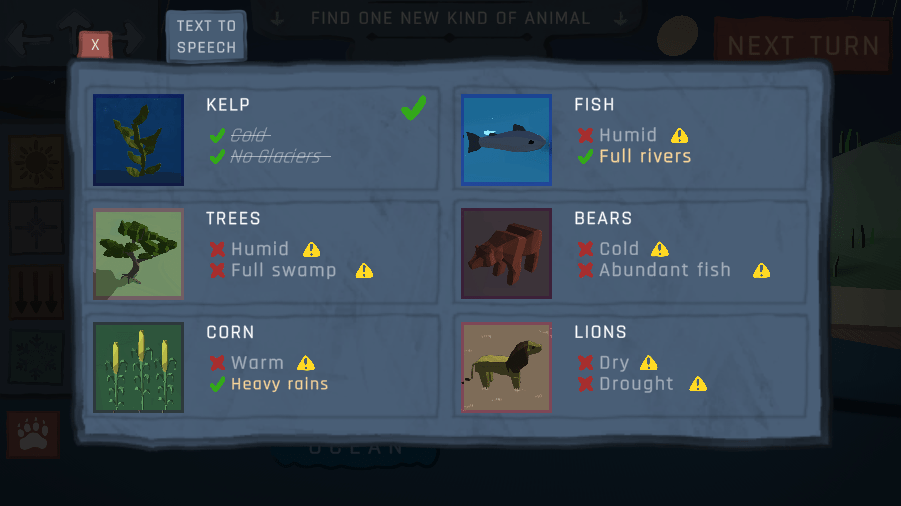Close the species panel with the X button
901x506 pixels.
tap(95, 45)
